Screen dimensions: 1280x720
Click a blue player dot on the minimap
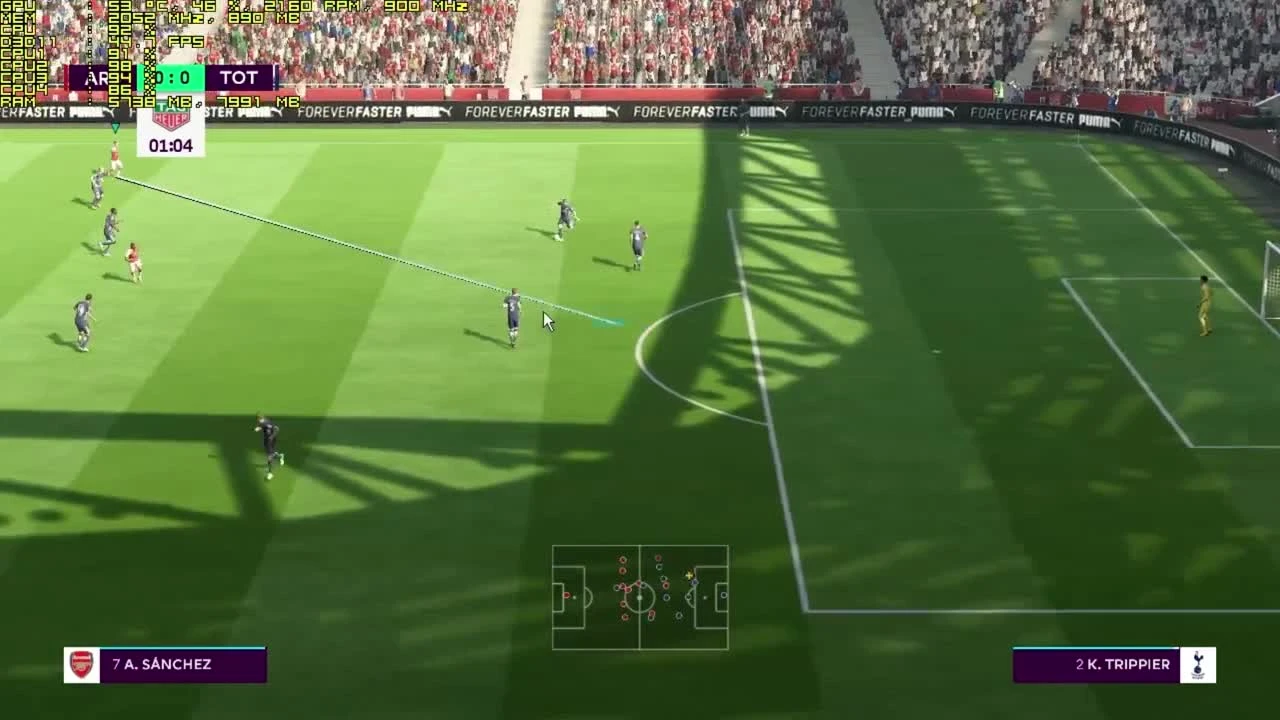point(667,597)
